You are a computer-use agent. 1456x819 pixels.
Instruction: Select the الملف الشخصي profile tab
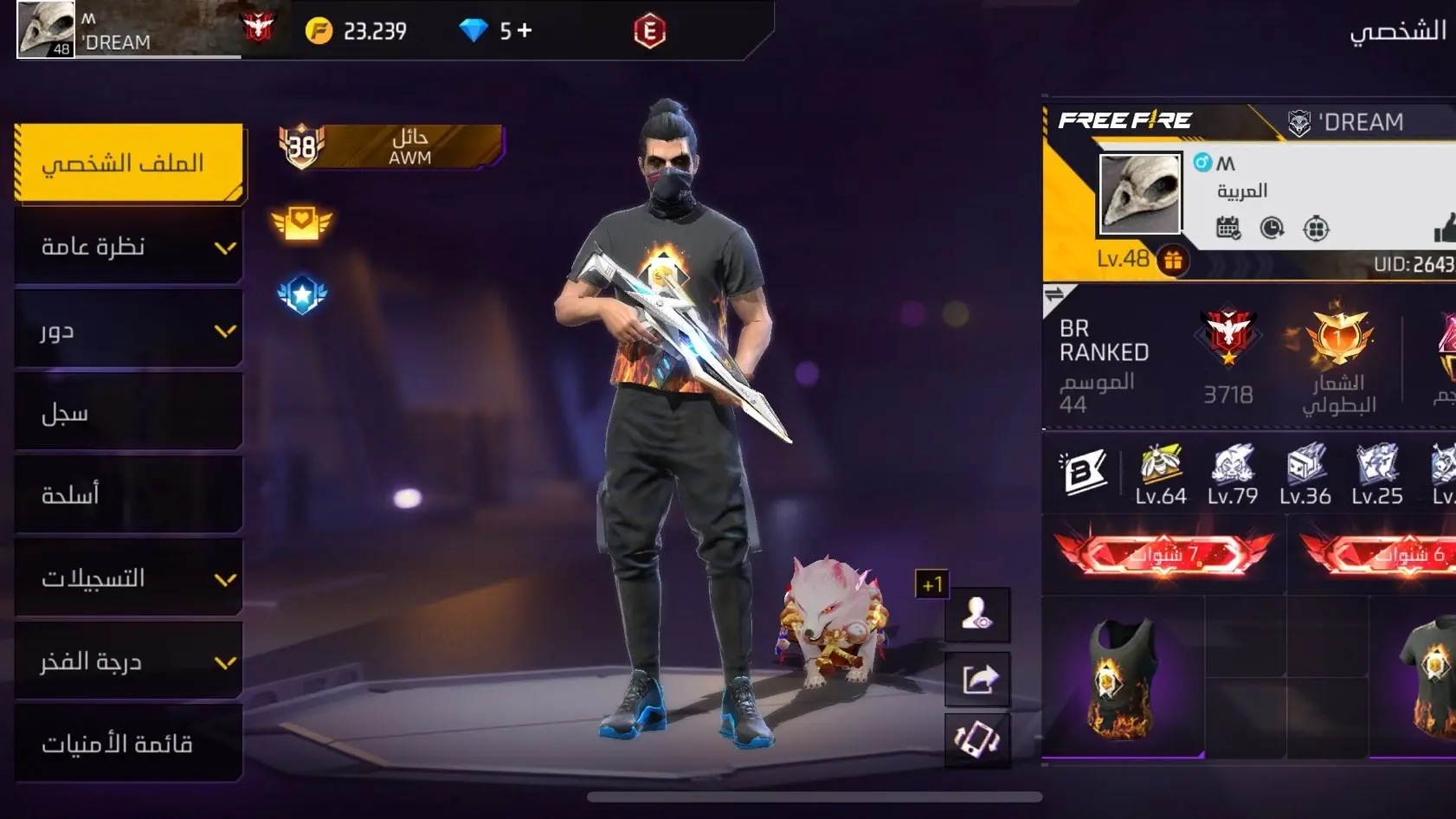point(129,163)
